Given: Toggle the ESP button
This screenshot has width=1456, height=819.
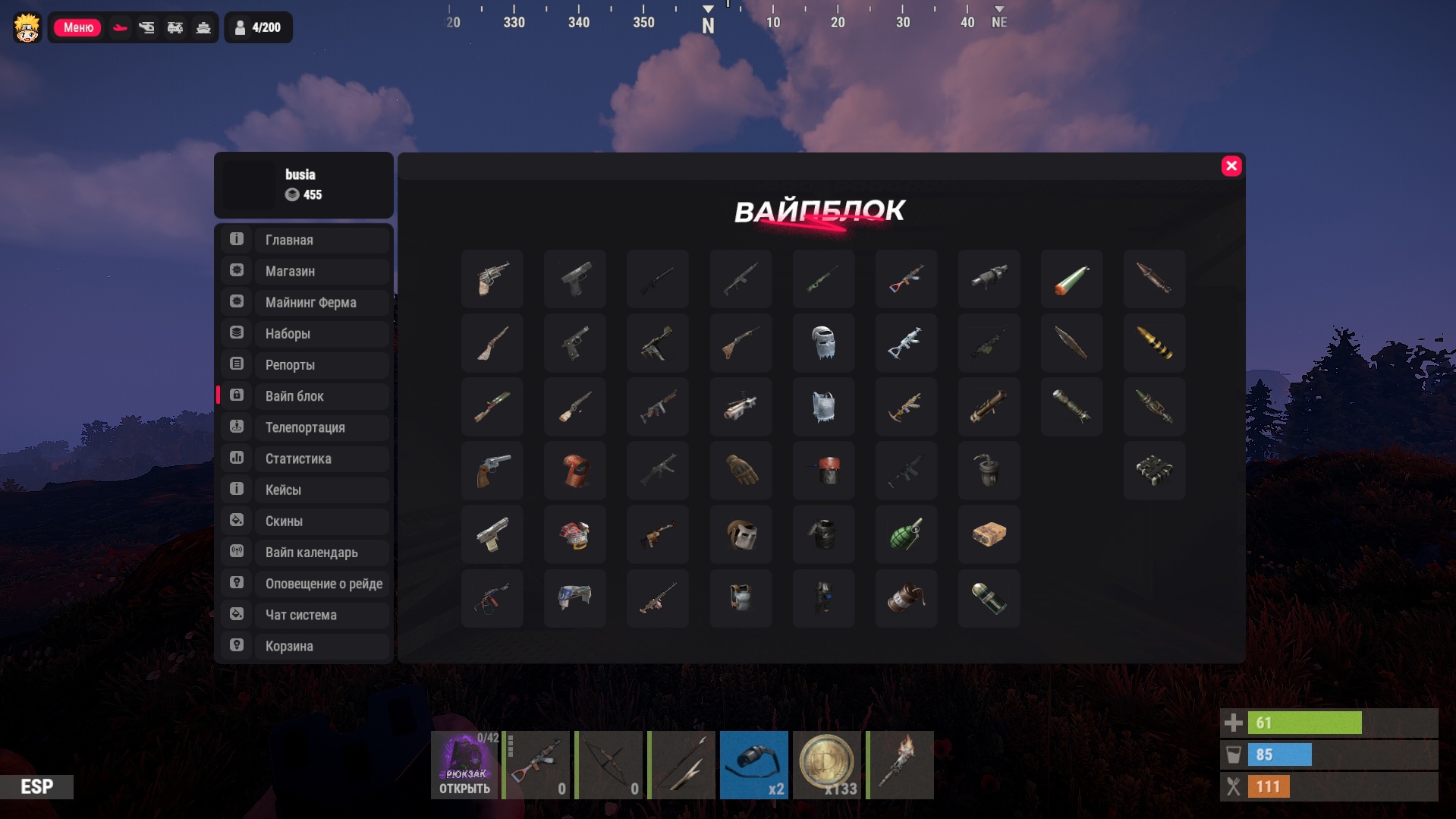Looking at the screenshot, I should (36, 786).
